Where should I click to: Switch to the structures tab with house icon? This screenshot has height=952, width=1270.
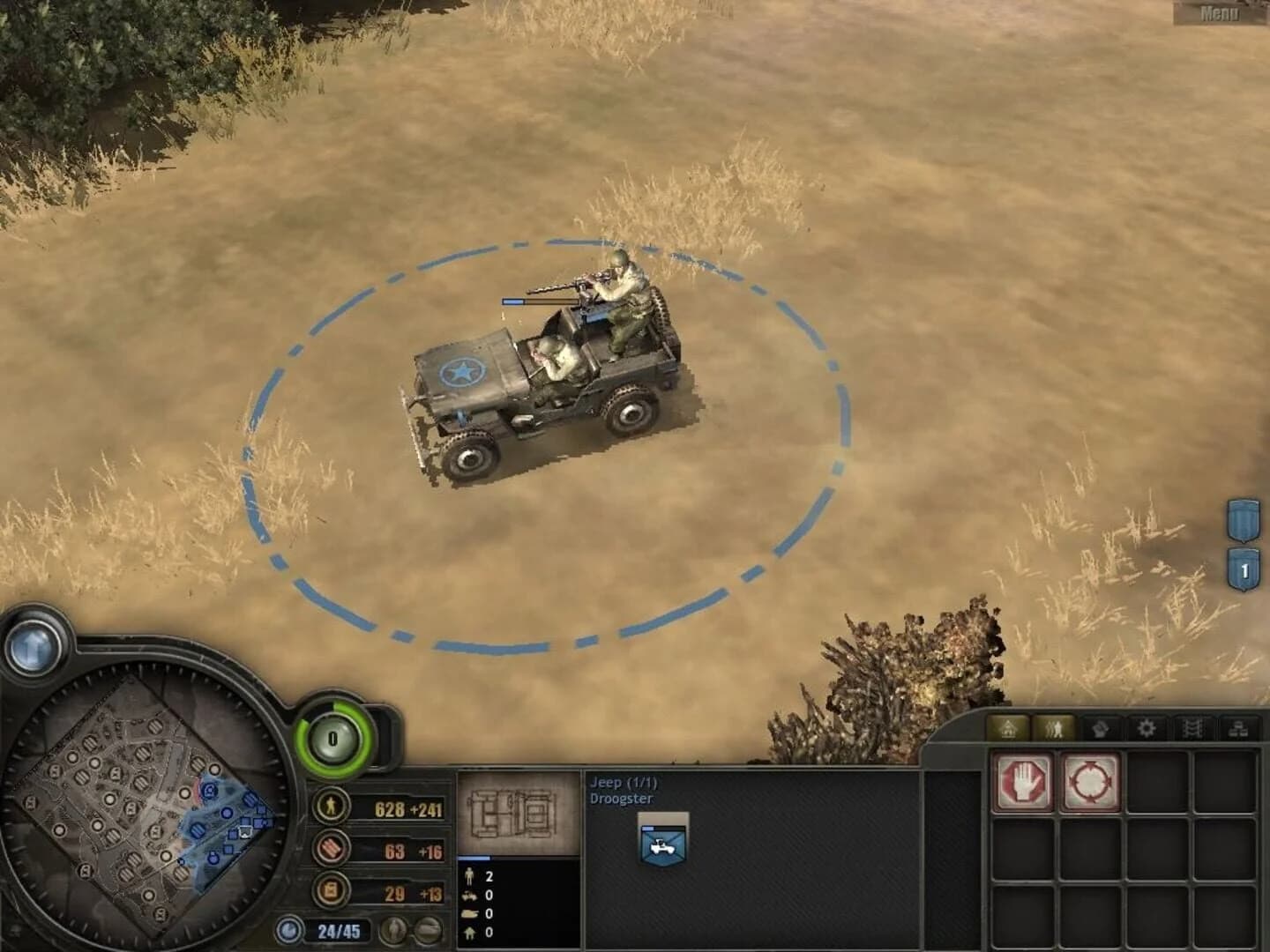tap(1009, 728)
